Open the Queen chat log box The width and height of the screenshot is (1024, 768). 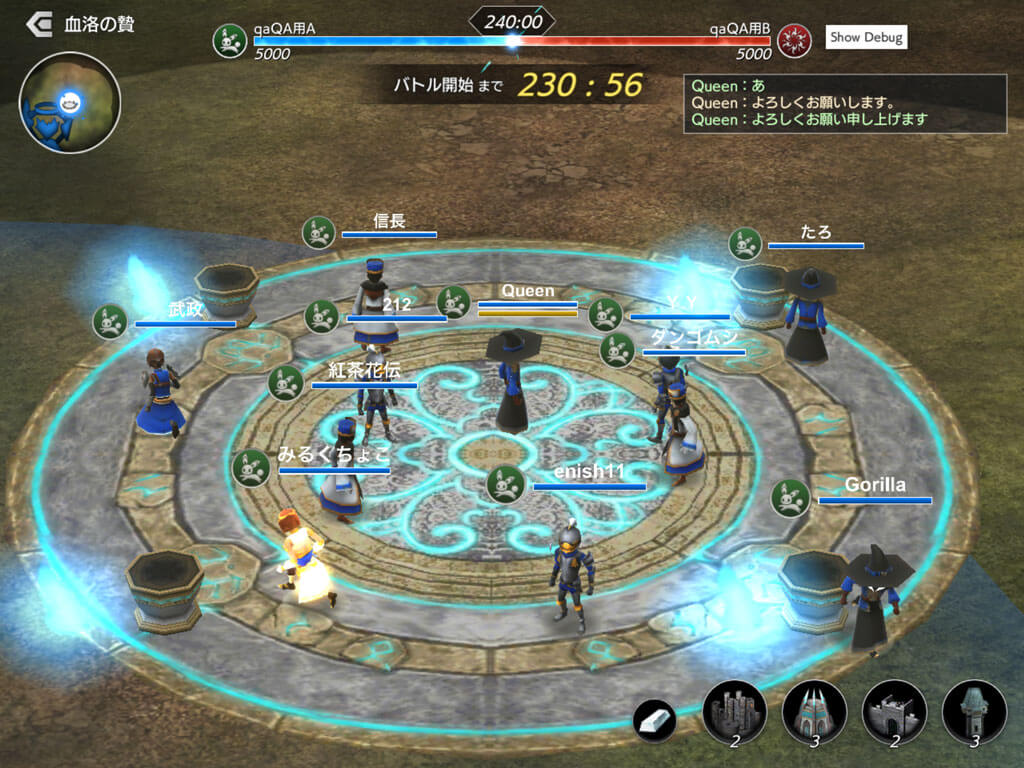click(x=845, y=103)
